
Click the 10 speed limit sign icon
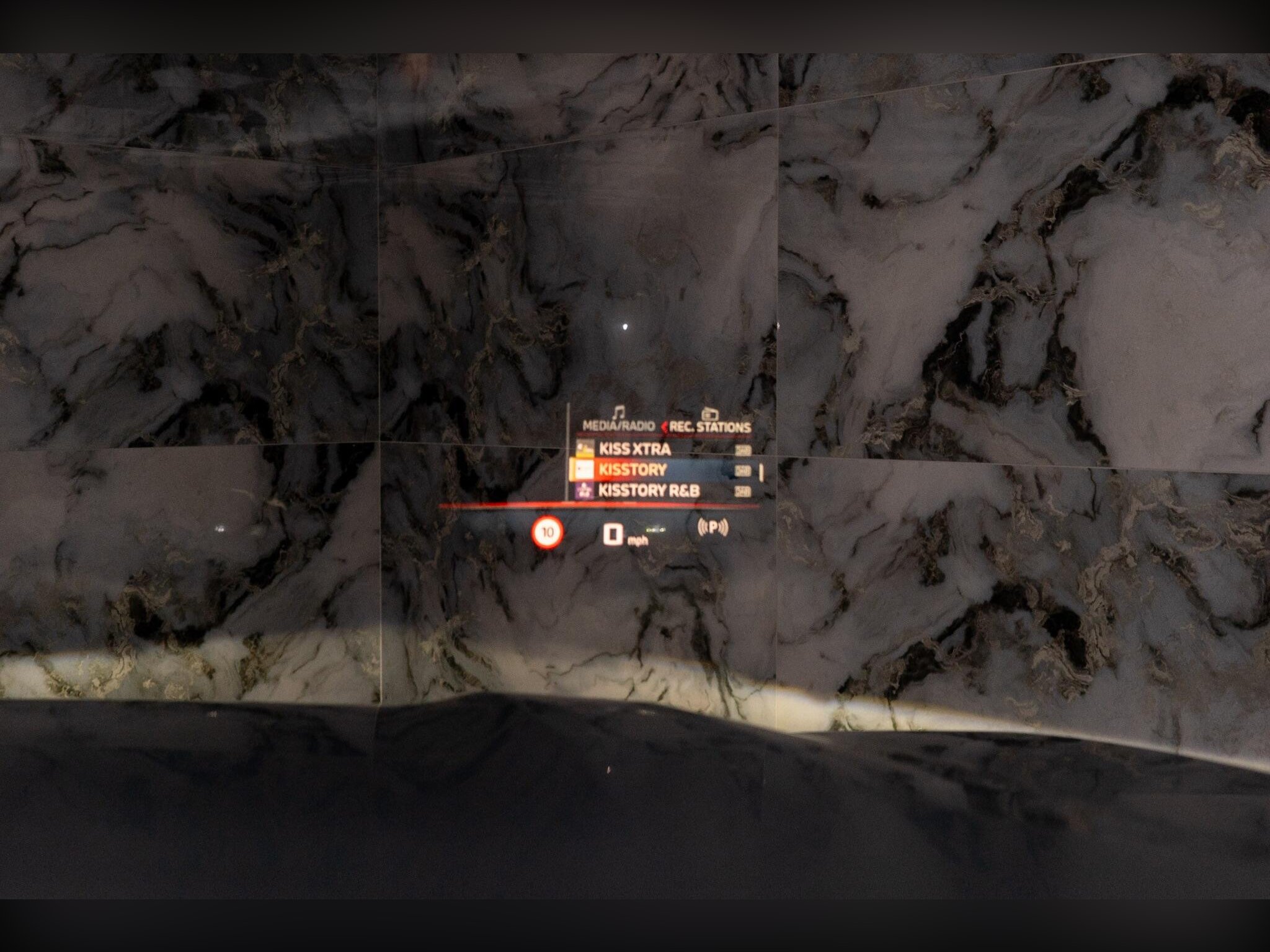[x=547, y=532]
